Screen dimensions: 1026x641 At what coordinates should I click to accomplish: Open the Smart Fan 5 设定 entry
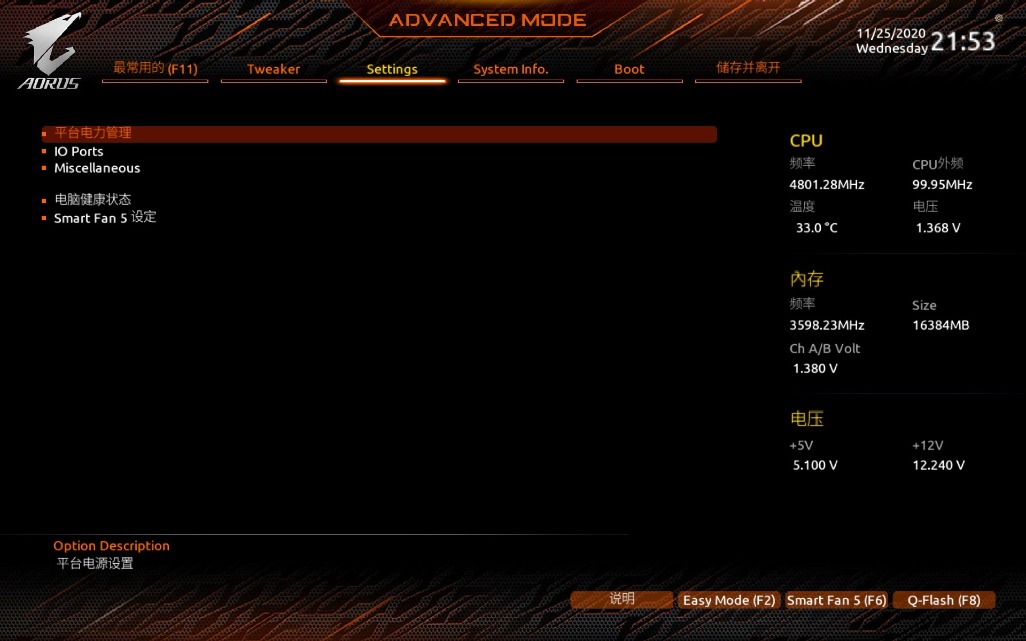point(105,217)
